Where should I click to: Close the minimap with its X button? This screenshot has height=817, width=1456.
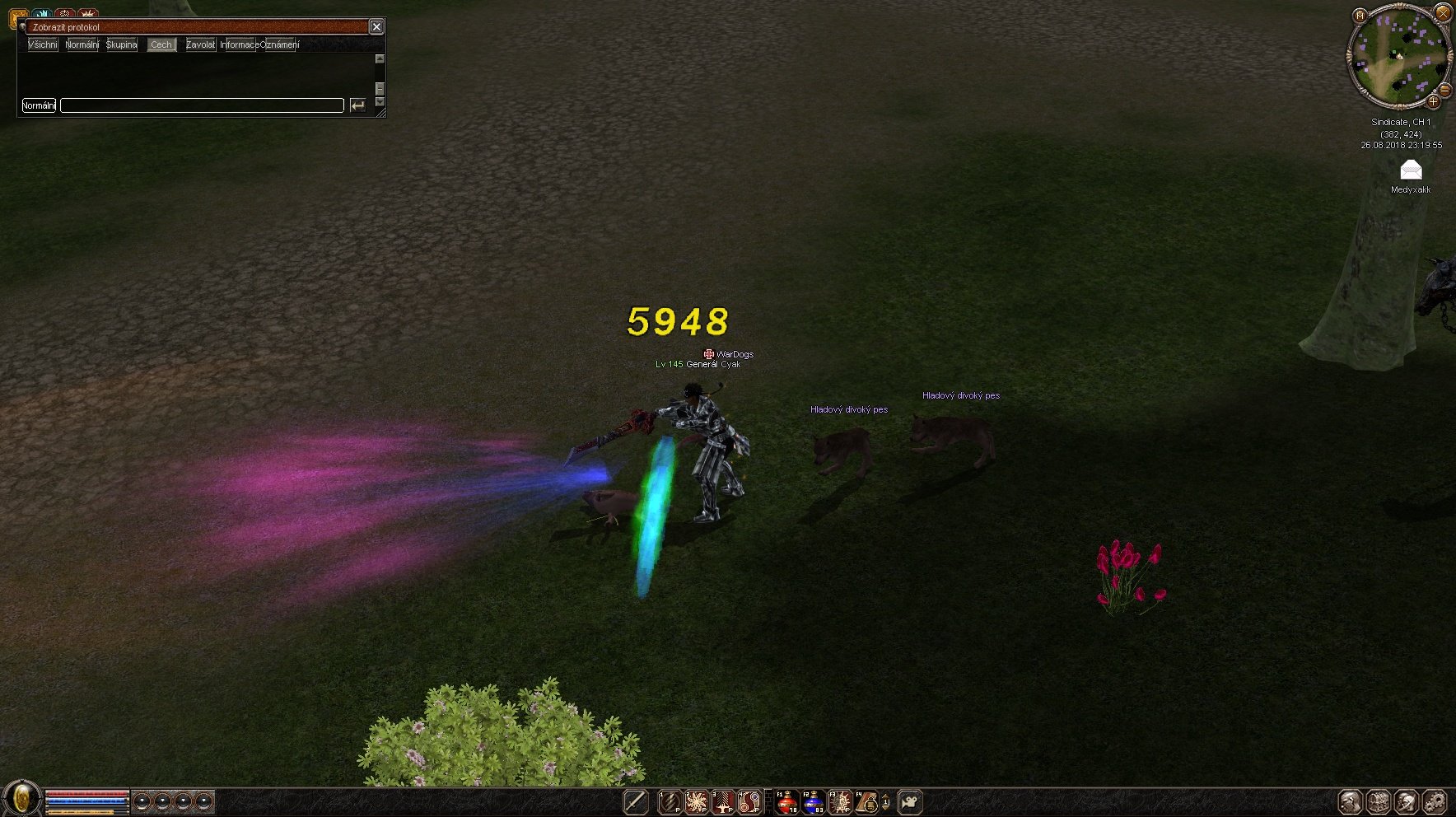click(1443, 12)
